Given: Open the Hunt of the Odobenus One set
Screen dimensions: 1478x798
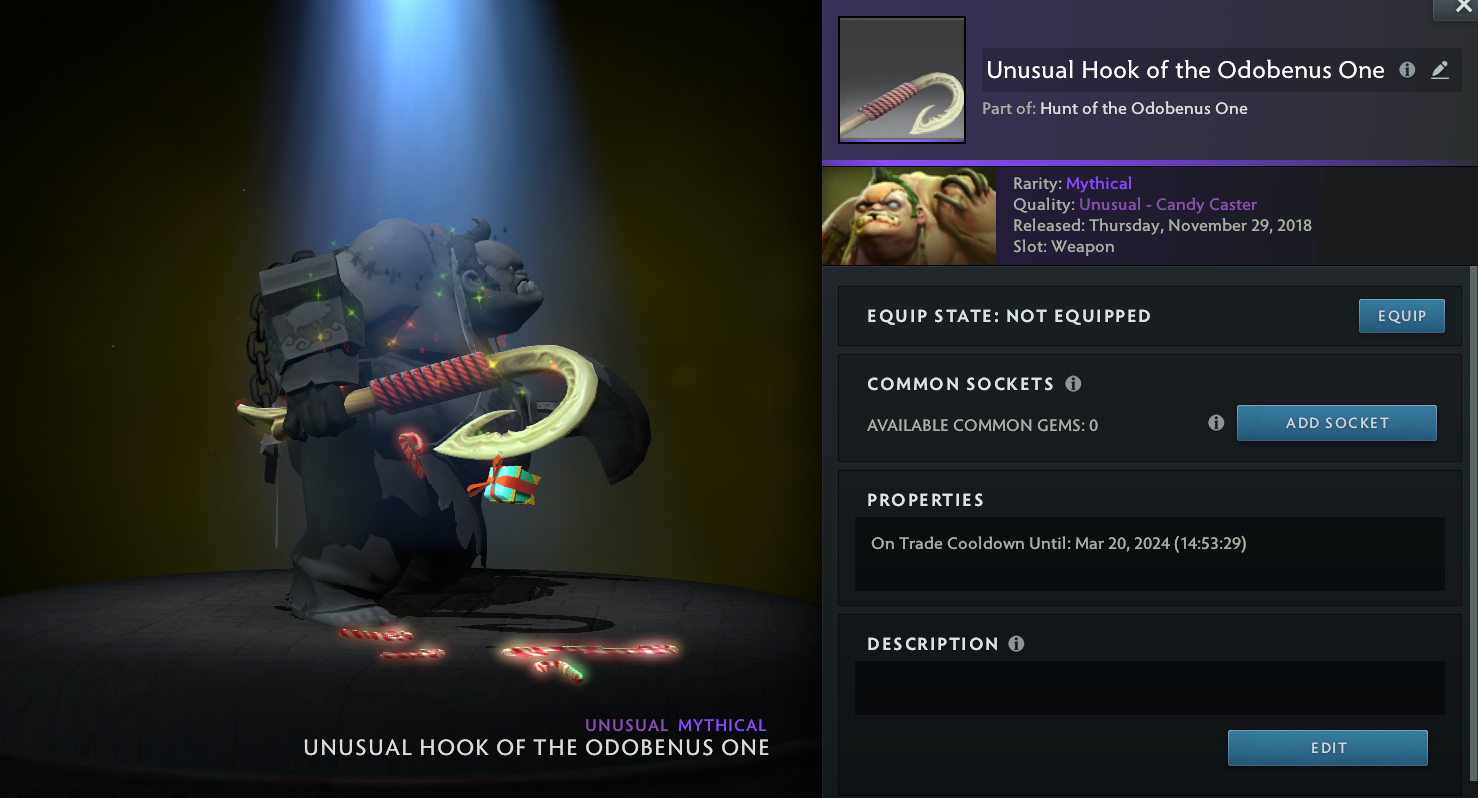Looking at the screenshot, I should coord(1143,108).
